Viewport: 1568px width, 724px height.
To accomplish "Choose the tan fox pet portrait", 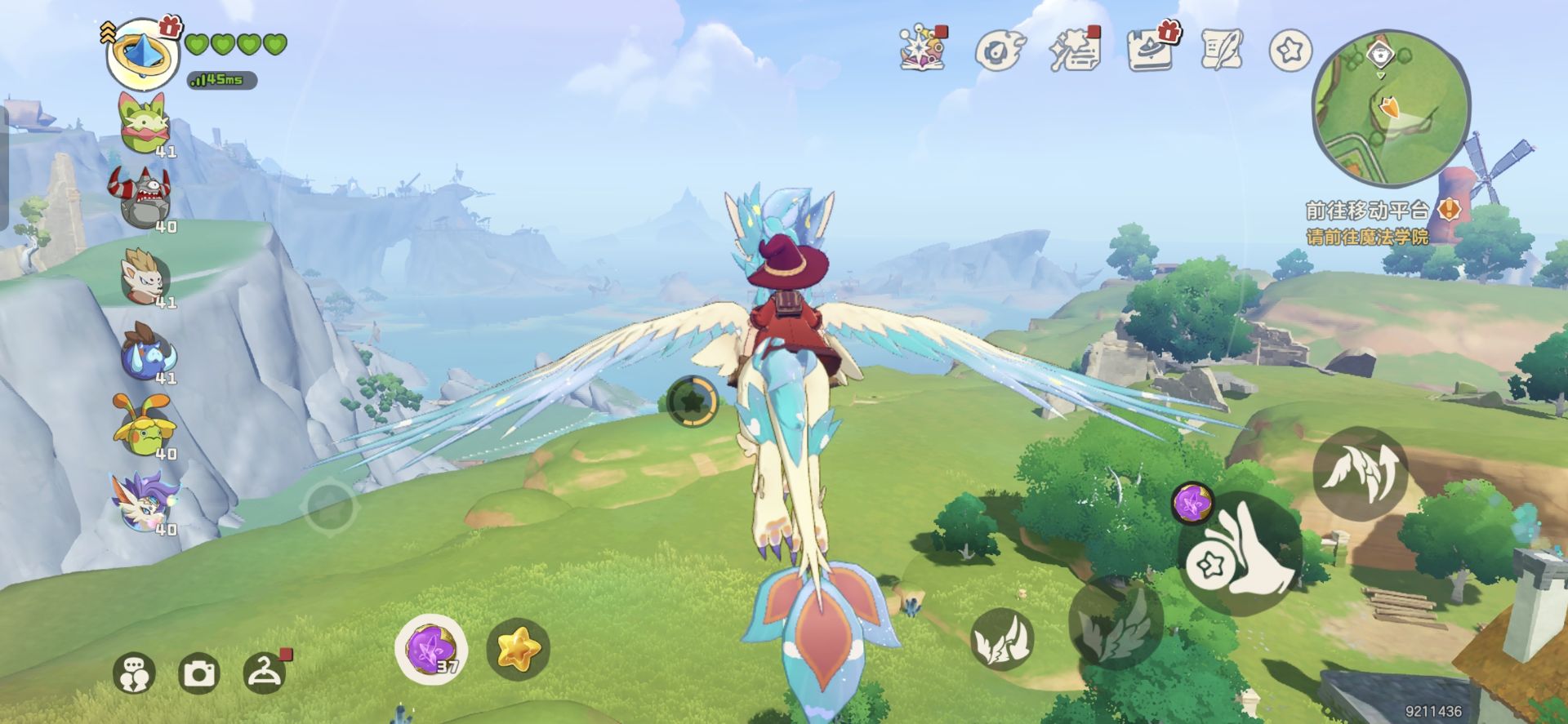I will pos(145,275).
